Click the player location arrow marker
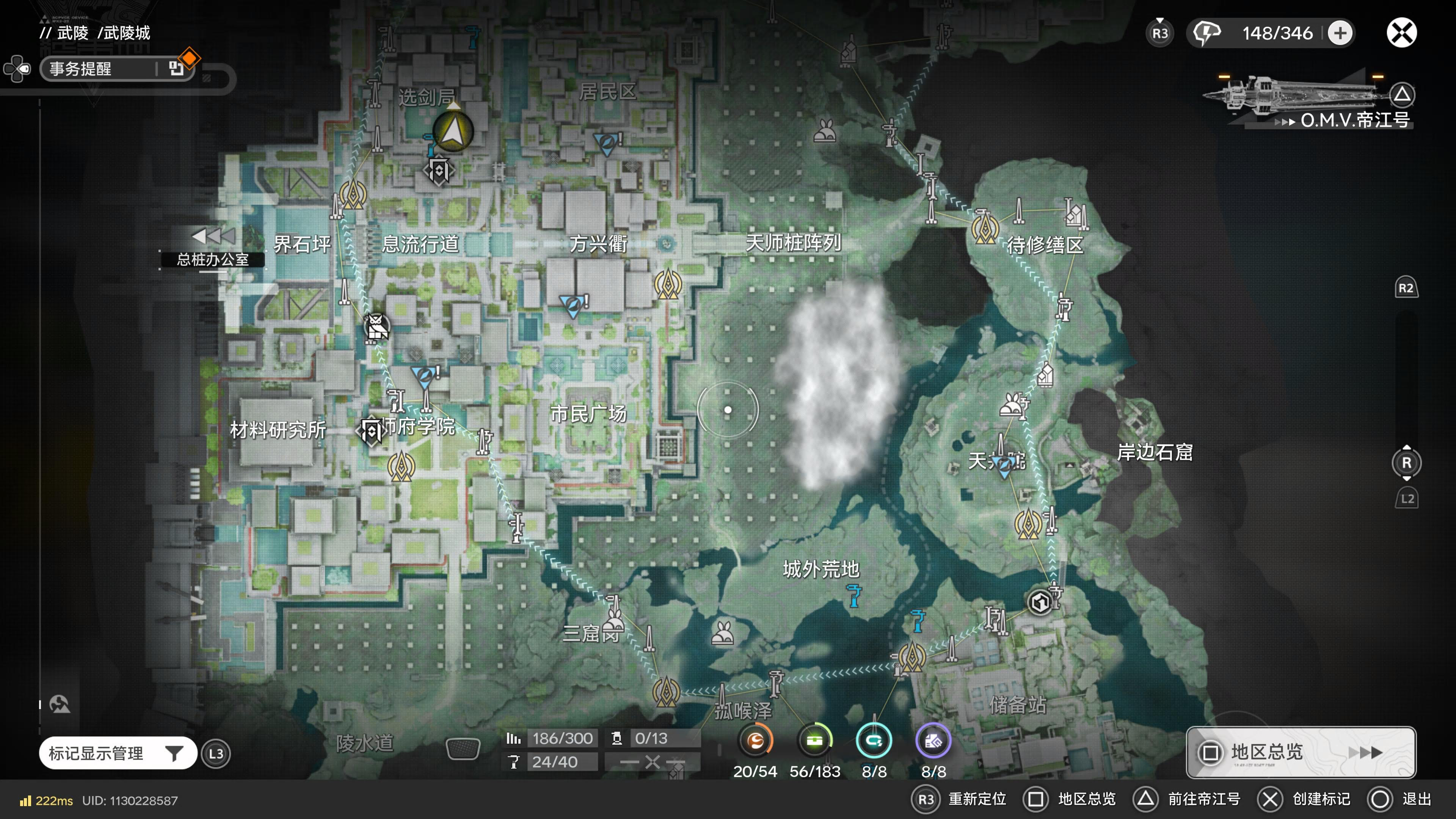The image size is (1456, 819). coord(453,132)
